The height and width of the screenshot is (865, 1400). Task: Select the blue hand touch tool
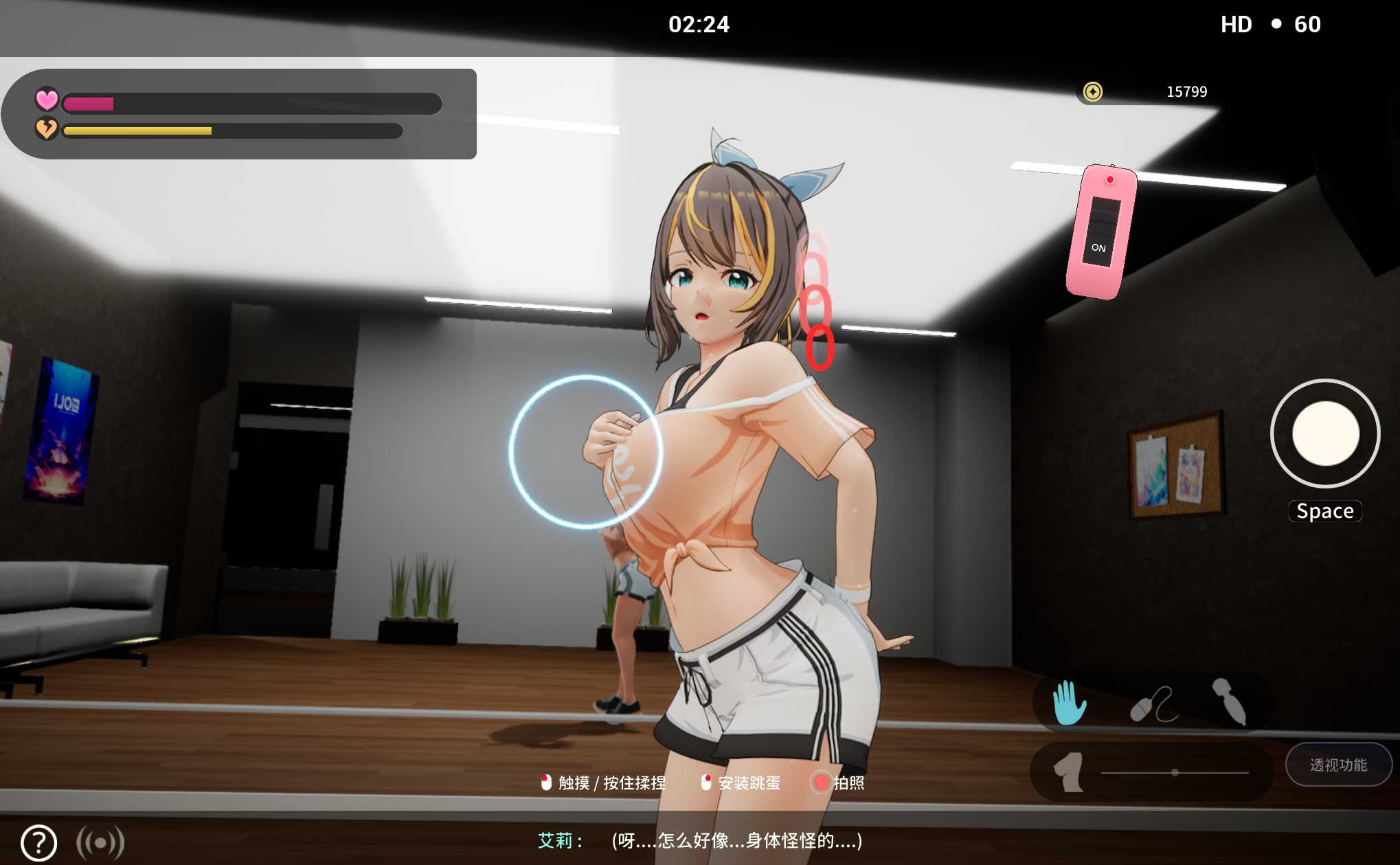(1069, 702)
